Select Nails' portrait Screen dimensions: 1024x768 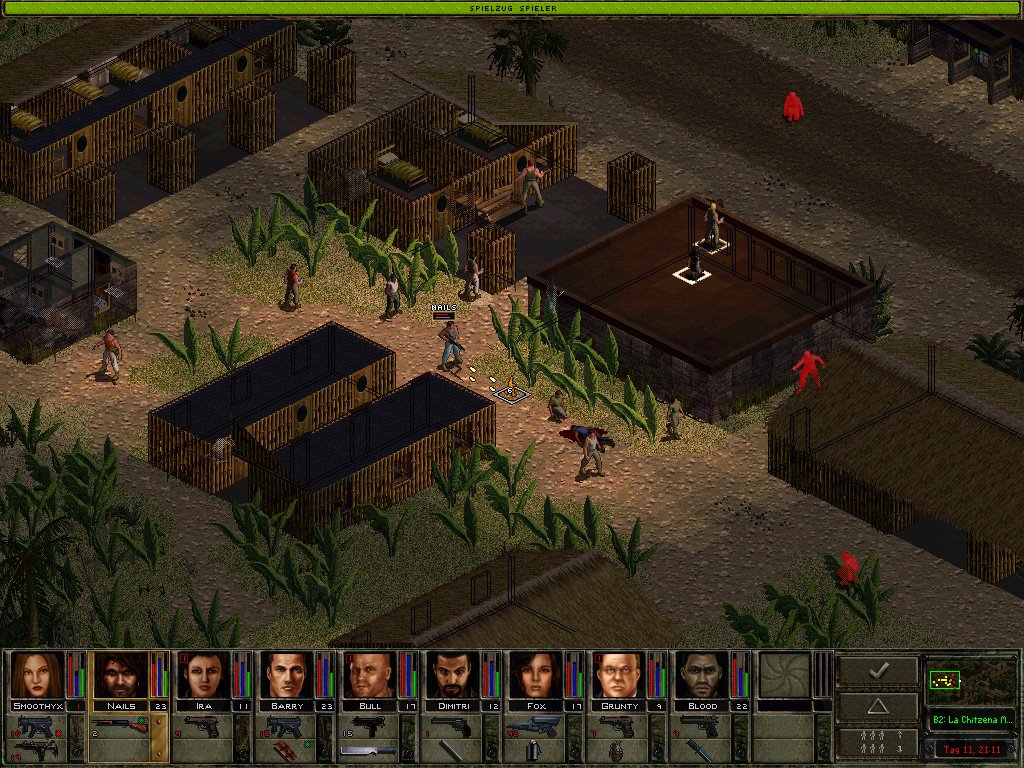point(120,675)
